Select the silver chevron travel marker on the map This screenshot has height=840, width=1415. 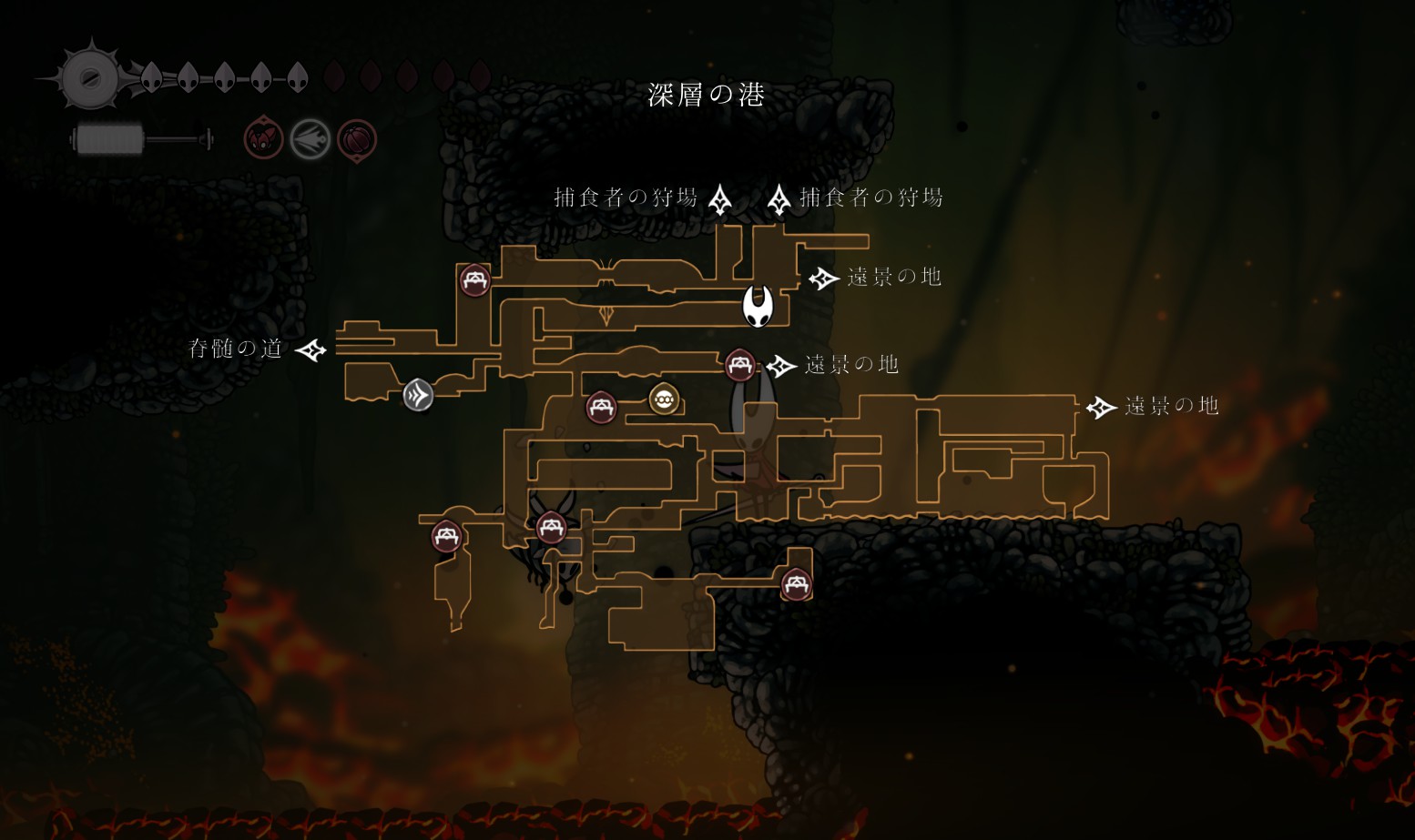tap(418, 395)
